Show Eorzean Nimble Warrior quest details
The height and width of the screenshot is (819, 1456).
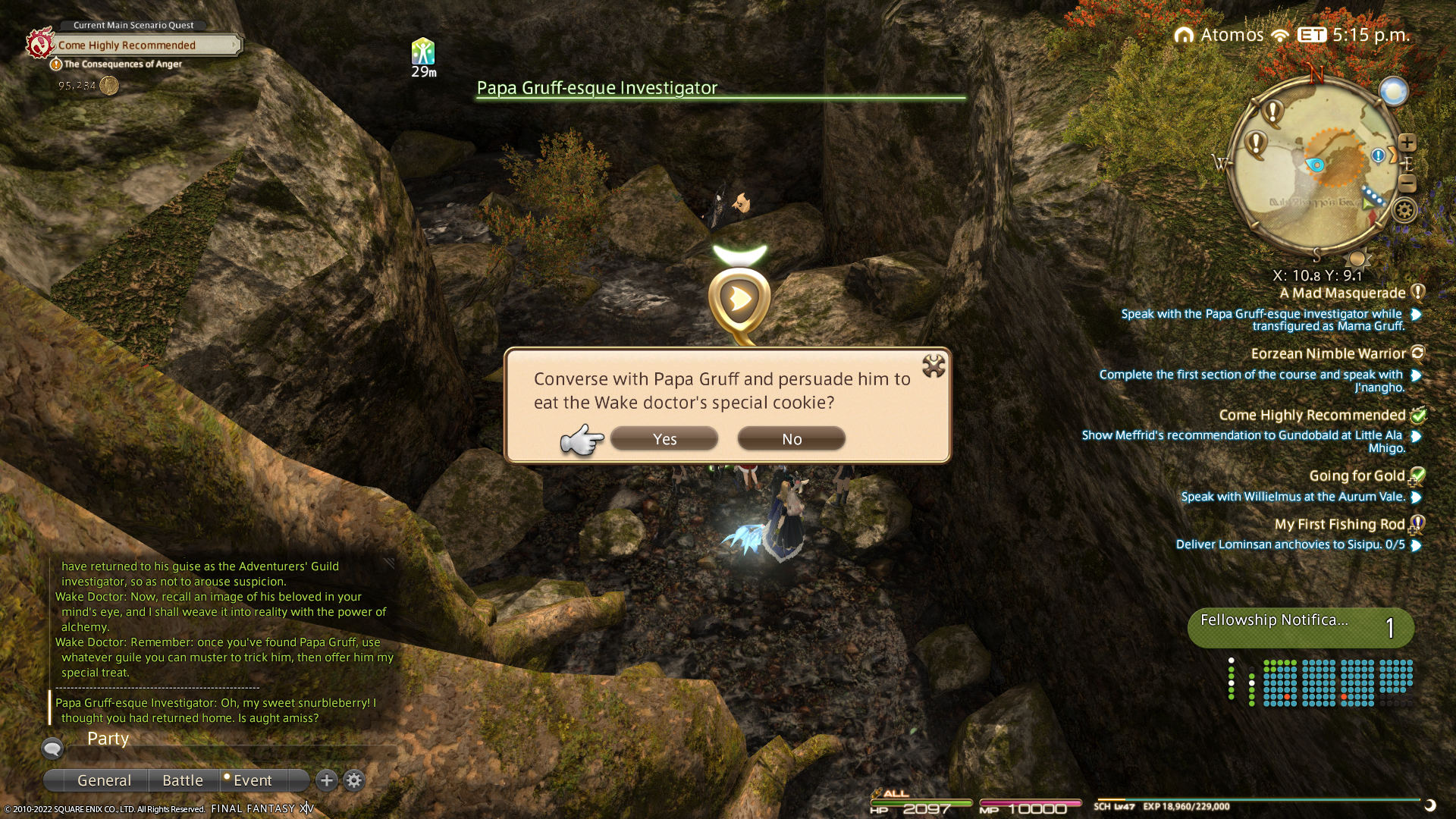[1329, 354]
